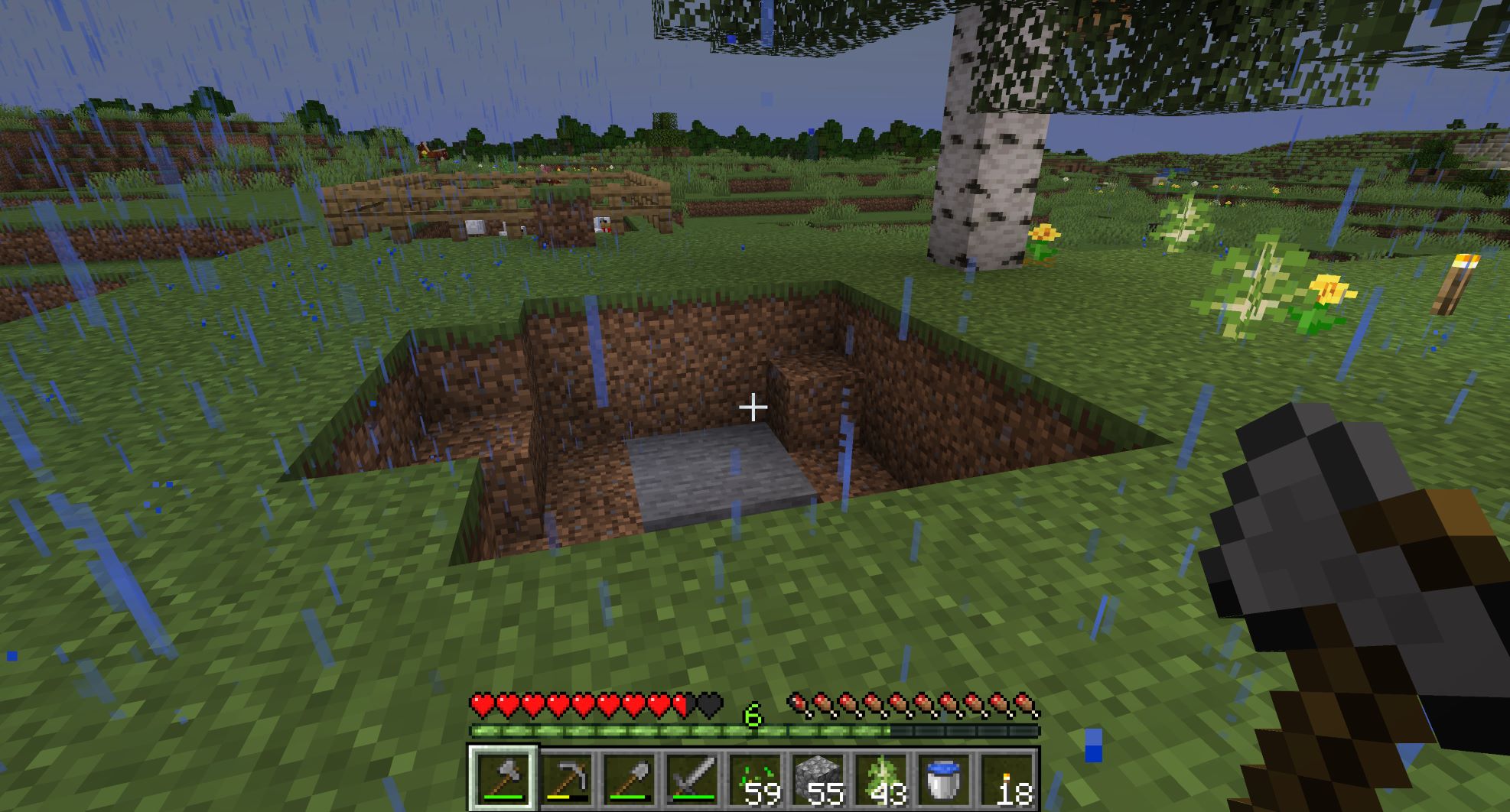Select the wheat seeds stack of 59
This screenshot has width=1510, height=812.
[x=755, y=779]
